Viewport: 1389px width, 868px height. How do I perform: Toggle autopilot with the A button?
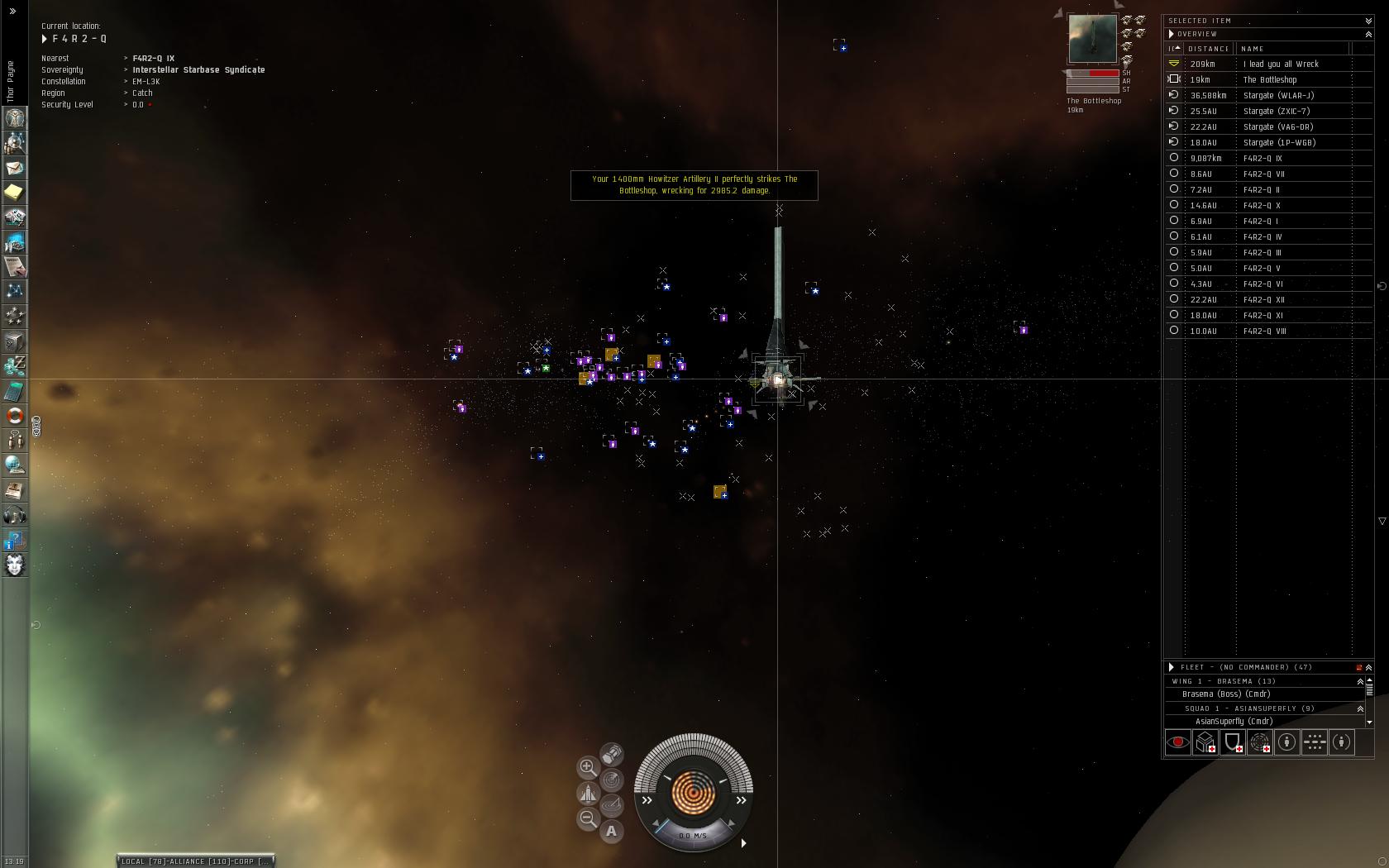[612, 832]
